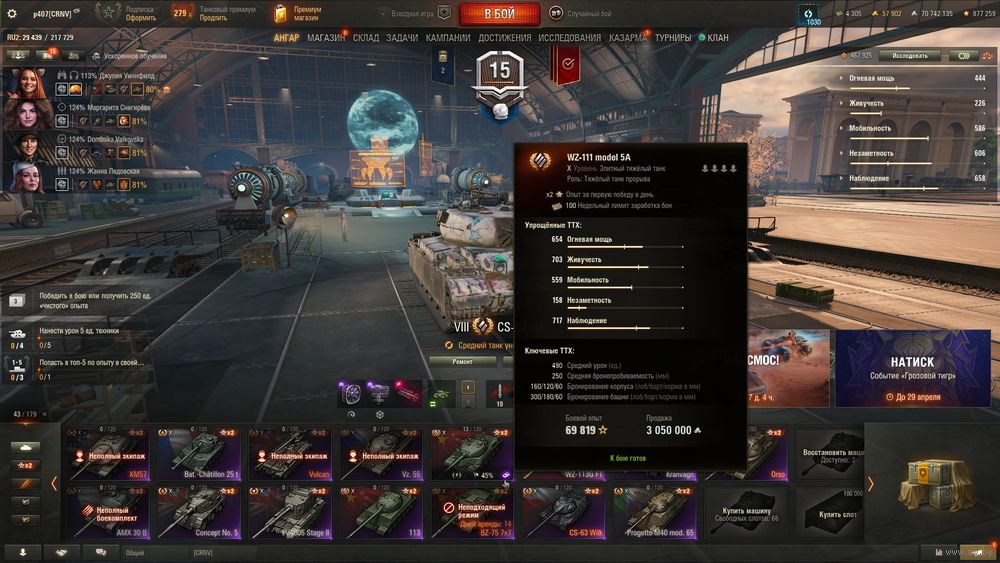Open the «ИССЛЕДОВАНИЯ» research tab
The width and height of the screenshot is (1000, 563).
tap(570, 38)
